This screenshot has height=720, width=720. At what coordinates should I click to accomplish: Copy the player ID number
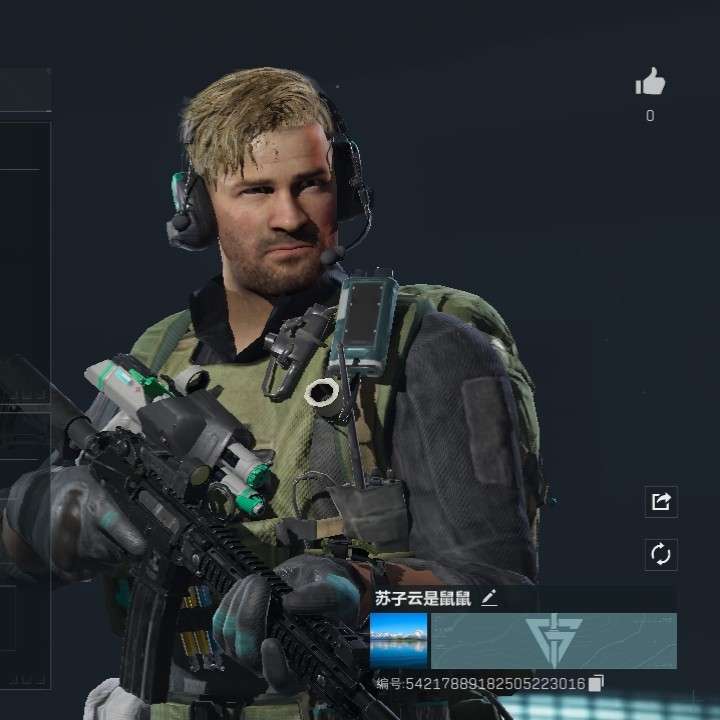tap(596, 683)
